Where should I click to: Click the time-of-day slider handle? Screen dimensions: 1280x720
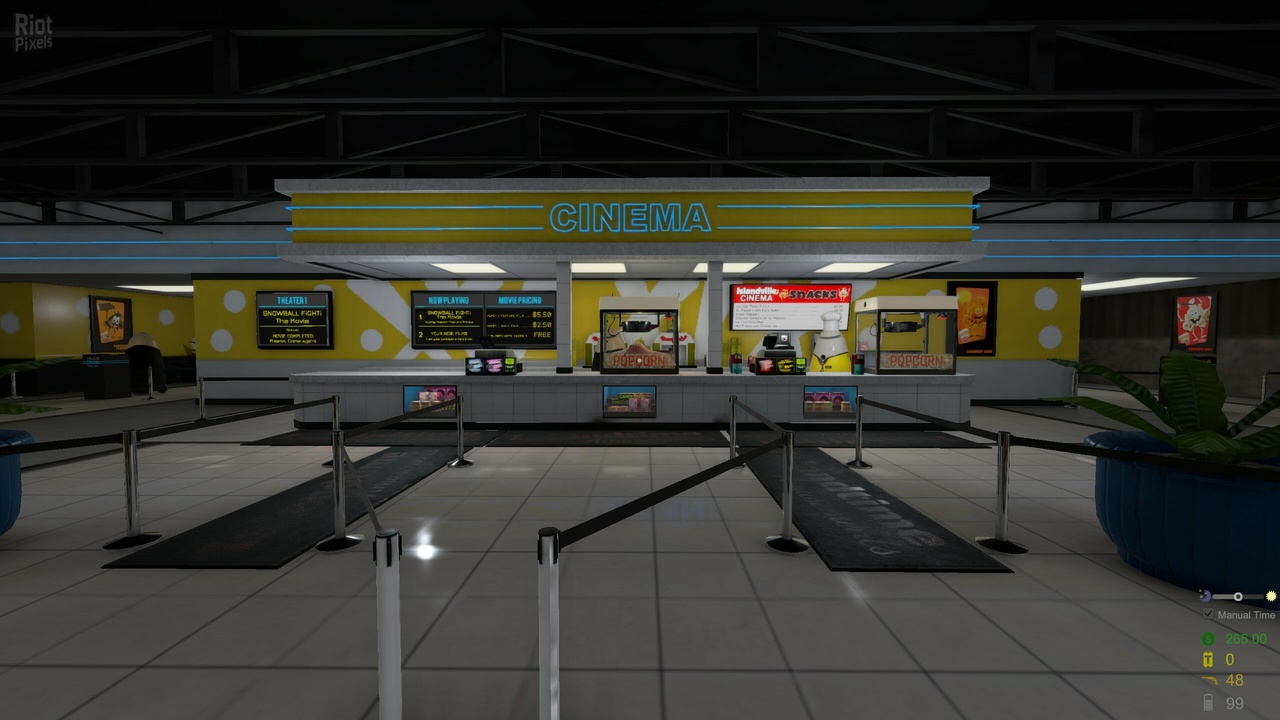(1238, 596)
